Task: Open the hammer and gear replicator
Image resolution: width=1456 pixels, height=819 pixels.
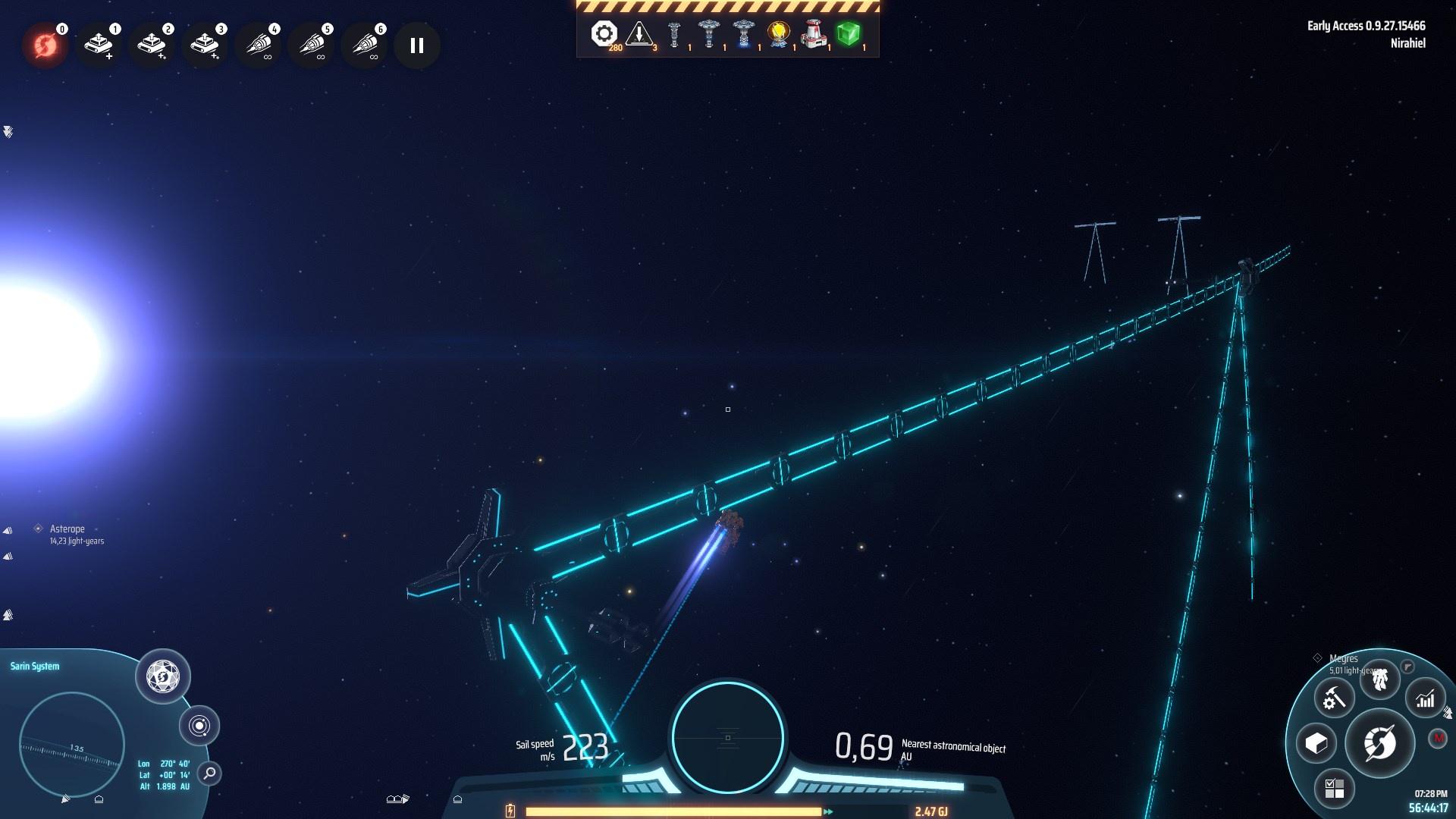Action: pos(1334,698)
